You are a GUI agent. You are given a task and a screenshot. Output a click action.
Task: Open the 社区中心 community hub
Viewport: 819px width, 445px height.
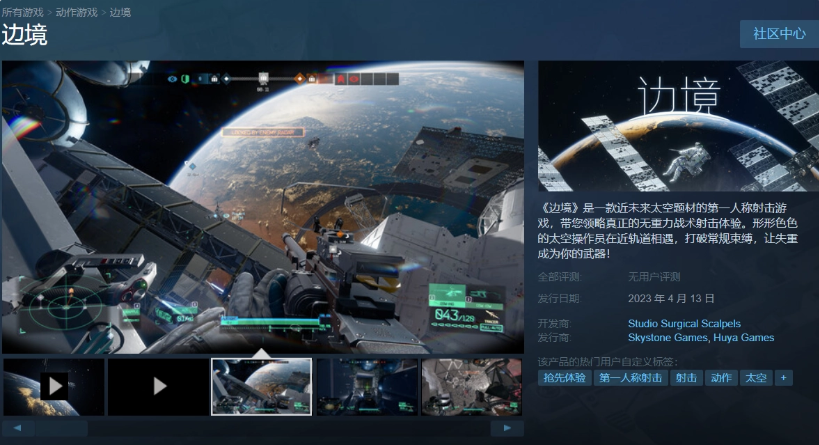click(x=779, y=33)
